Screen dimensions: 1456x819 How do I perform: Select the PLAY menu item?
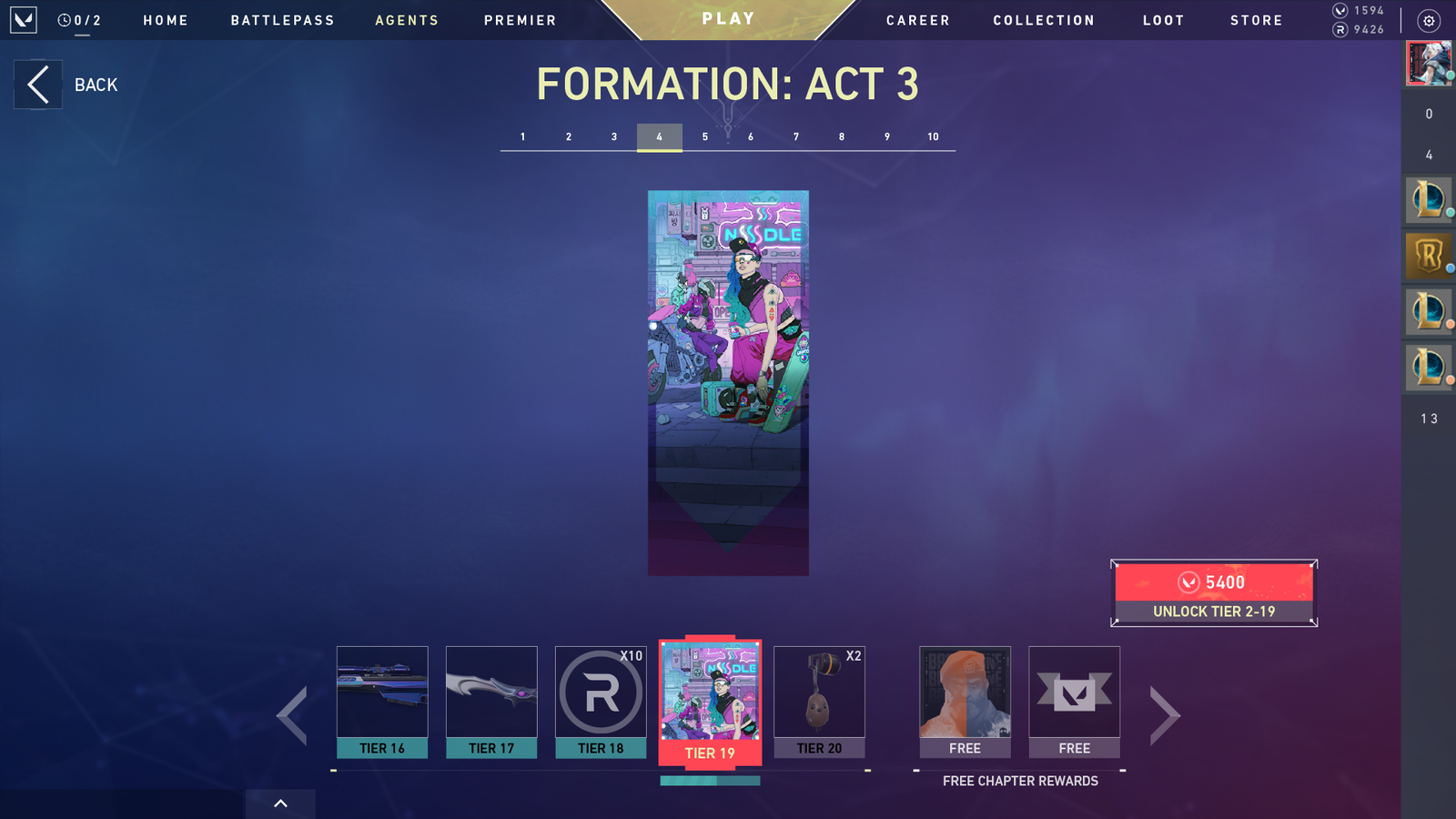coord(726,17)
